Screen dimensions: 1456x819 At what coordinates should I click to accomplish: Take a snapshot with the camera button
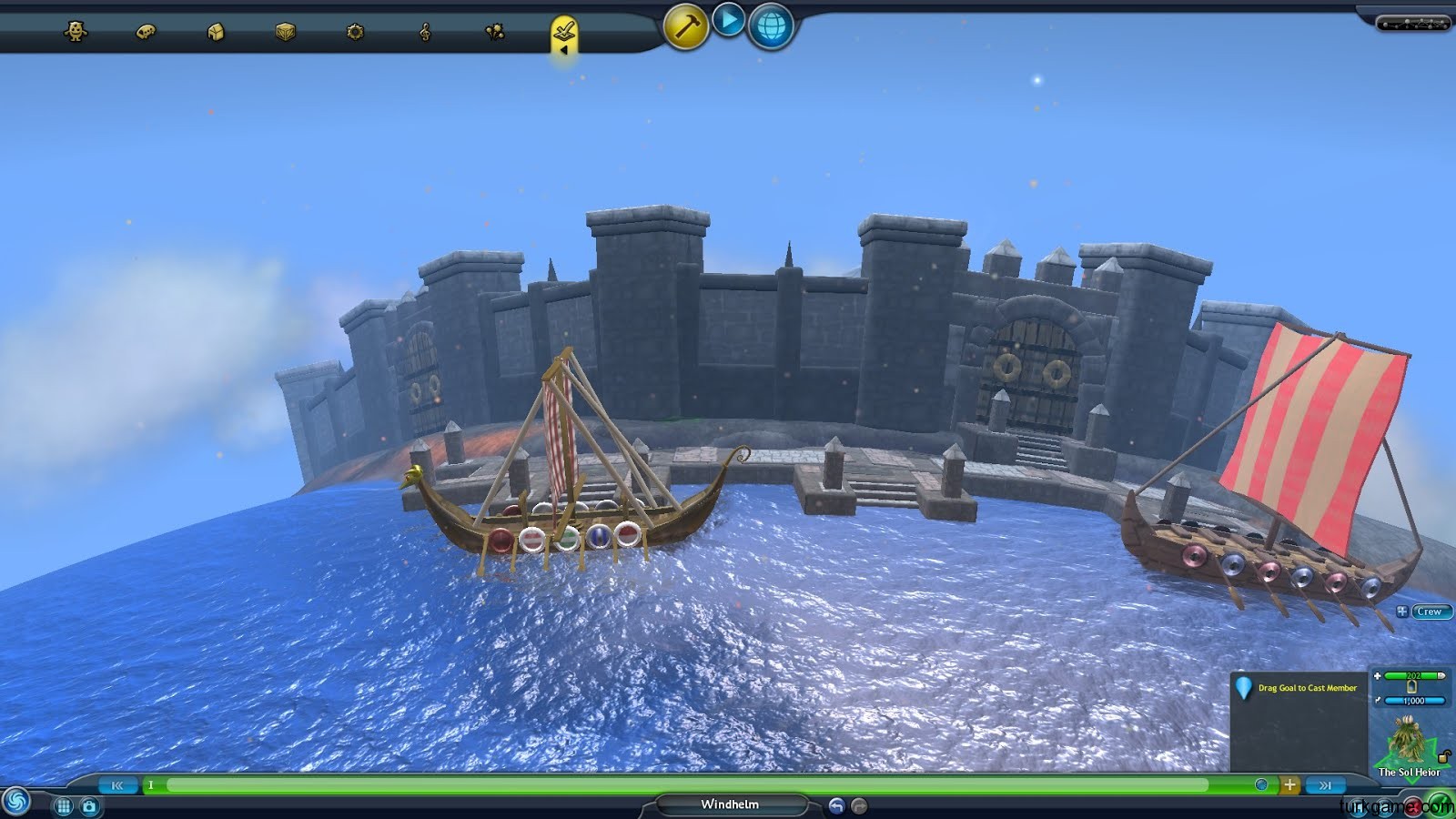coord(89,806)
